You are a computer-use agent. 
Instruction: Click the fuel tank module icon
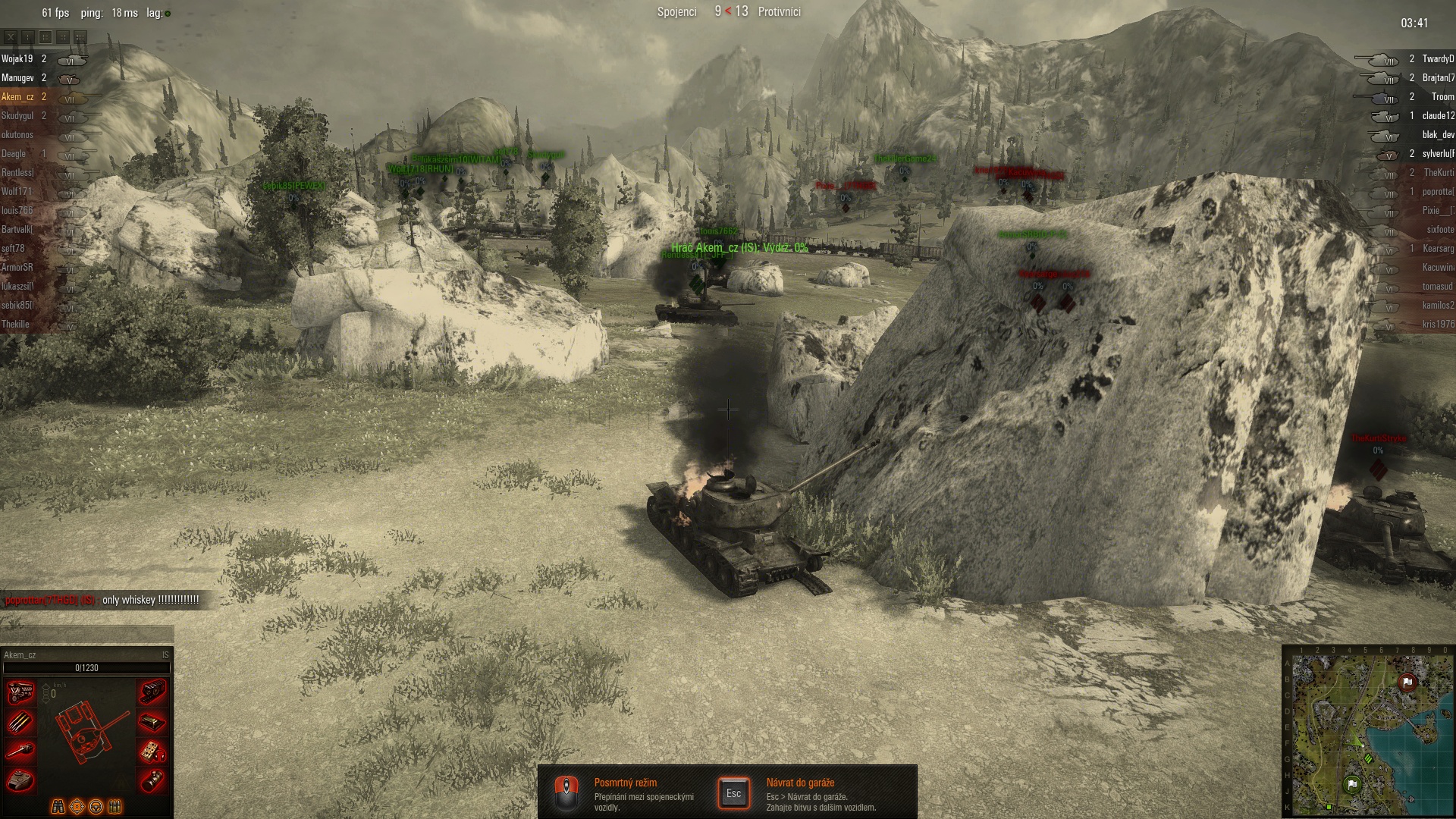(x=152, y=780)
